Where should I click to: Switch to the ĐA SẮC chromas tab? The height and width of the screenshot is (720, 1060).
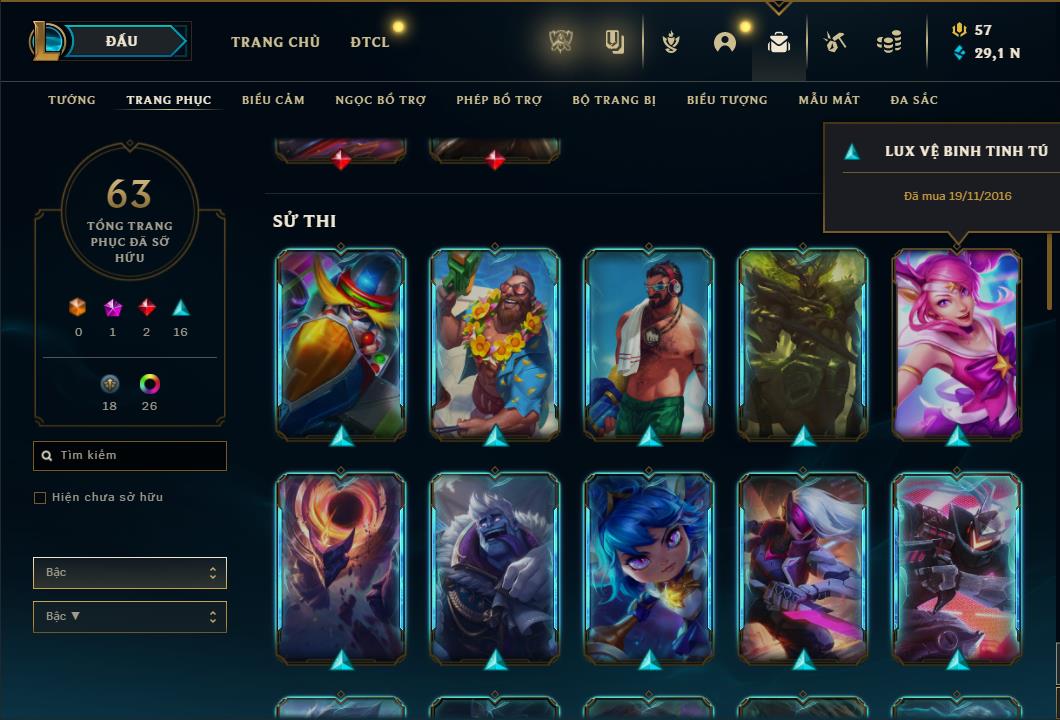[914, 100]
